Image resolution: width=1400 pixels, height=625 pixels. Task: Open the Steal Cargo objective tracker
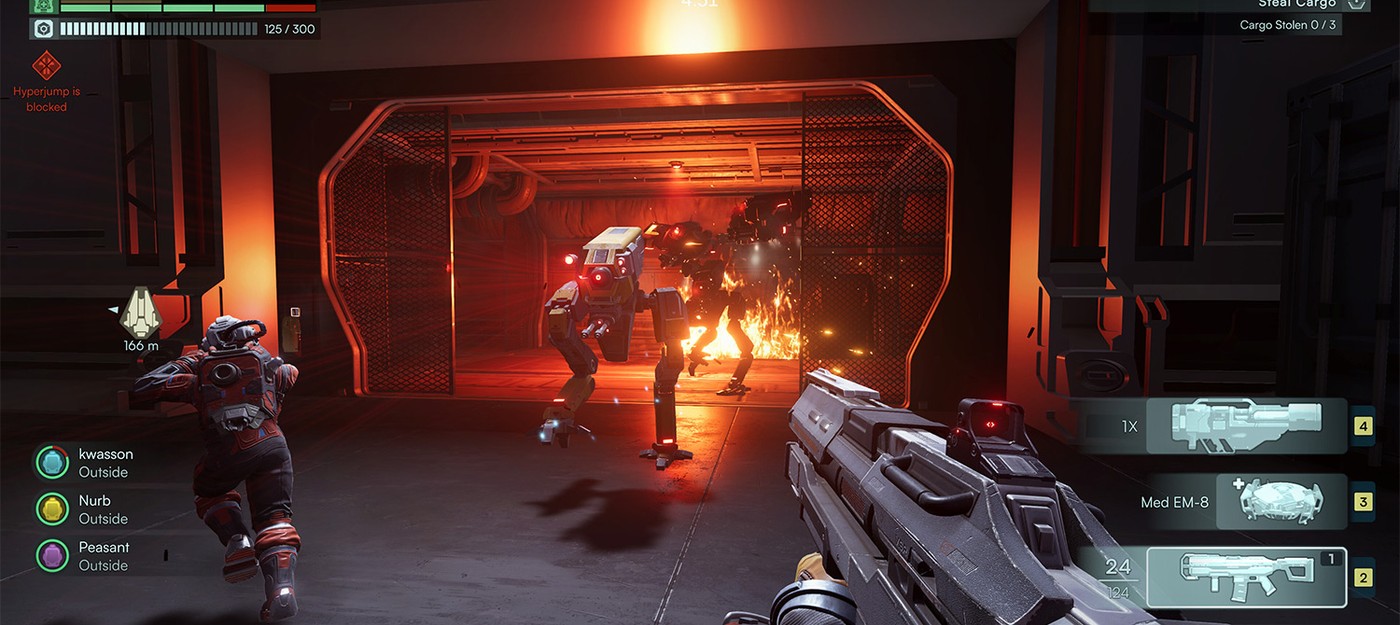click(1295, 5)
